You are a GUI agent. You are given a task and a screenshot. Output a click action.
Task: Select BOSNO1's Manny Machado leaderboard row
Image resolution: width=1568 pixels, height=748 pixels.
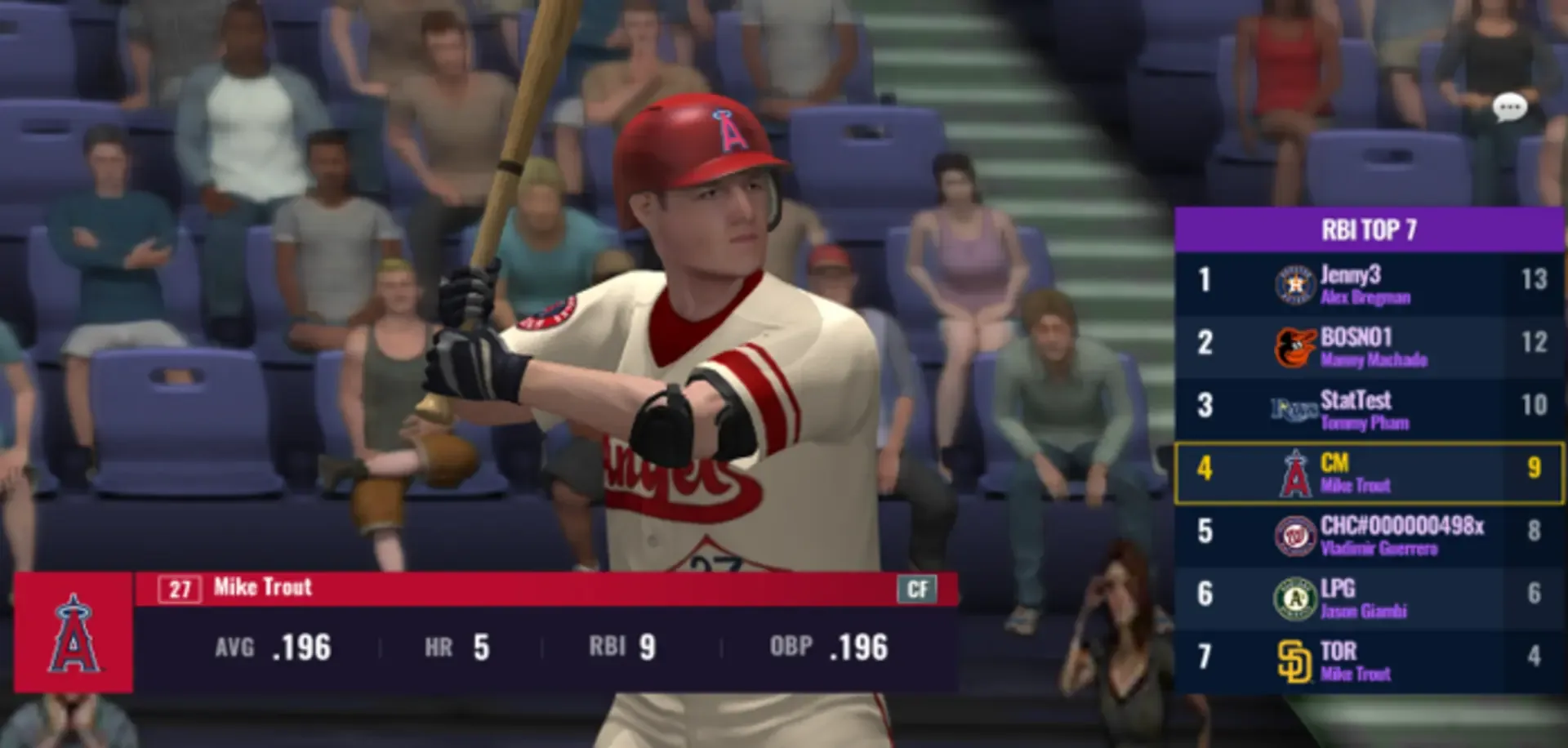tap(1370, 345)
